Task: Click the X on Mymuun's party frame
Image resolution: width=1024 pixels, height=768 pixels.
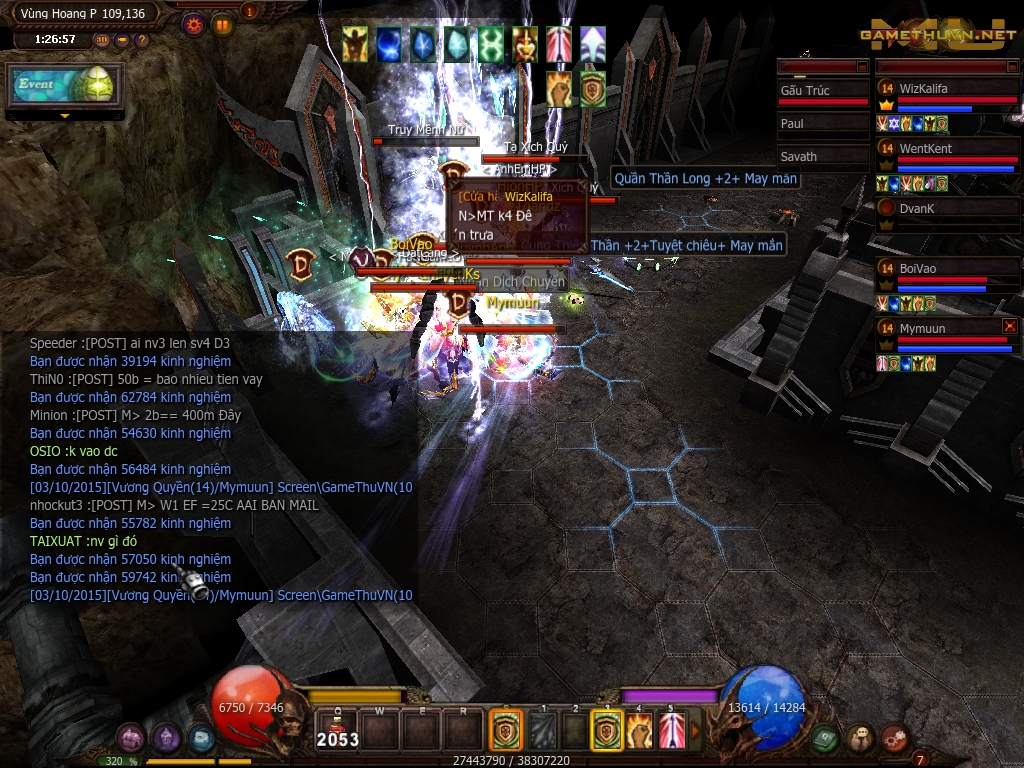Action: point(1009,326)
